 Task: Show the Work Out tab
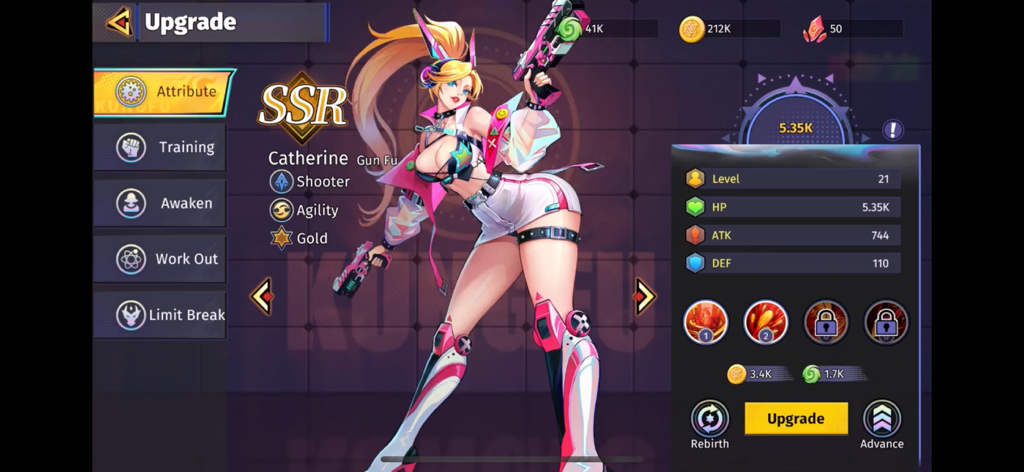click(x=160, y=259)
